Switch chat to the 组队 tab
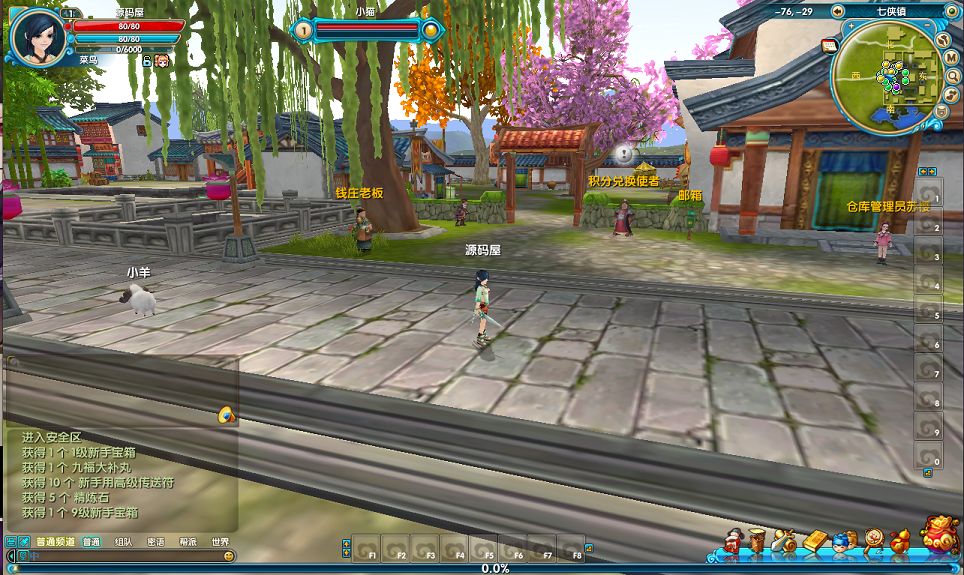 [x=123, y=542]
